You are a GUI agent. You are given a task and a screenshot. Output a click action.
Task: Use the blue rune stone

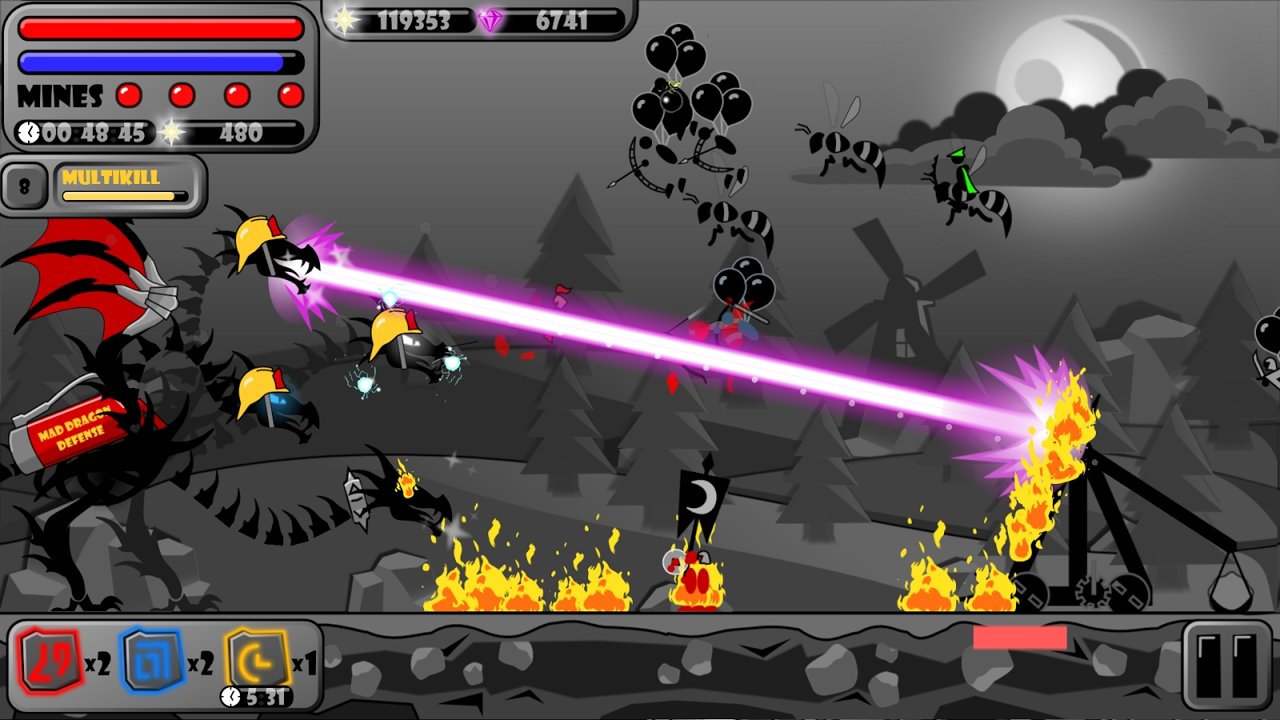pyautogui.click(x=151, y=661)
